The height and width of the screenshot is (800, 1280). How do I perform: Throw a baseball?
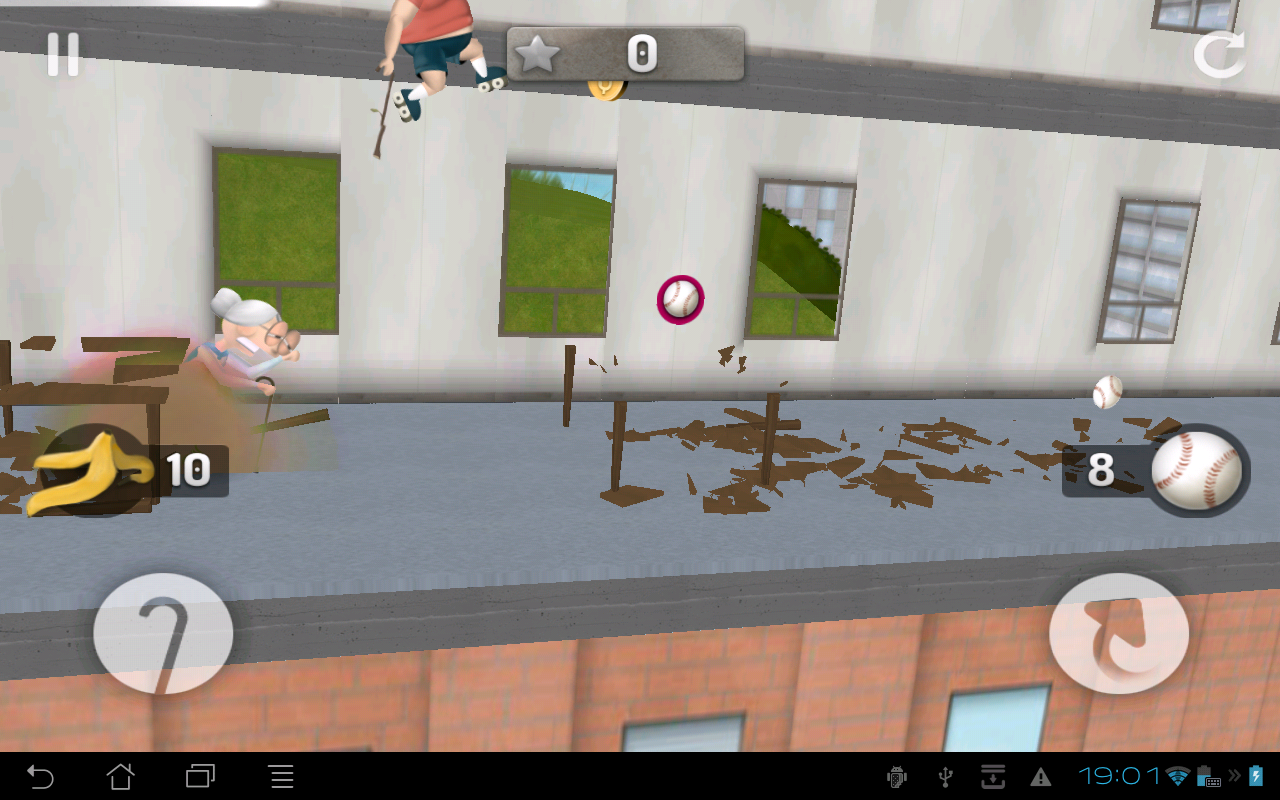click(x=1196, y=470)
